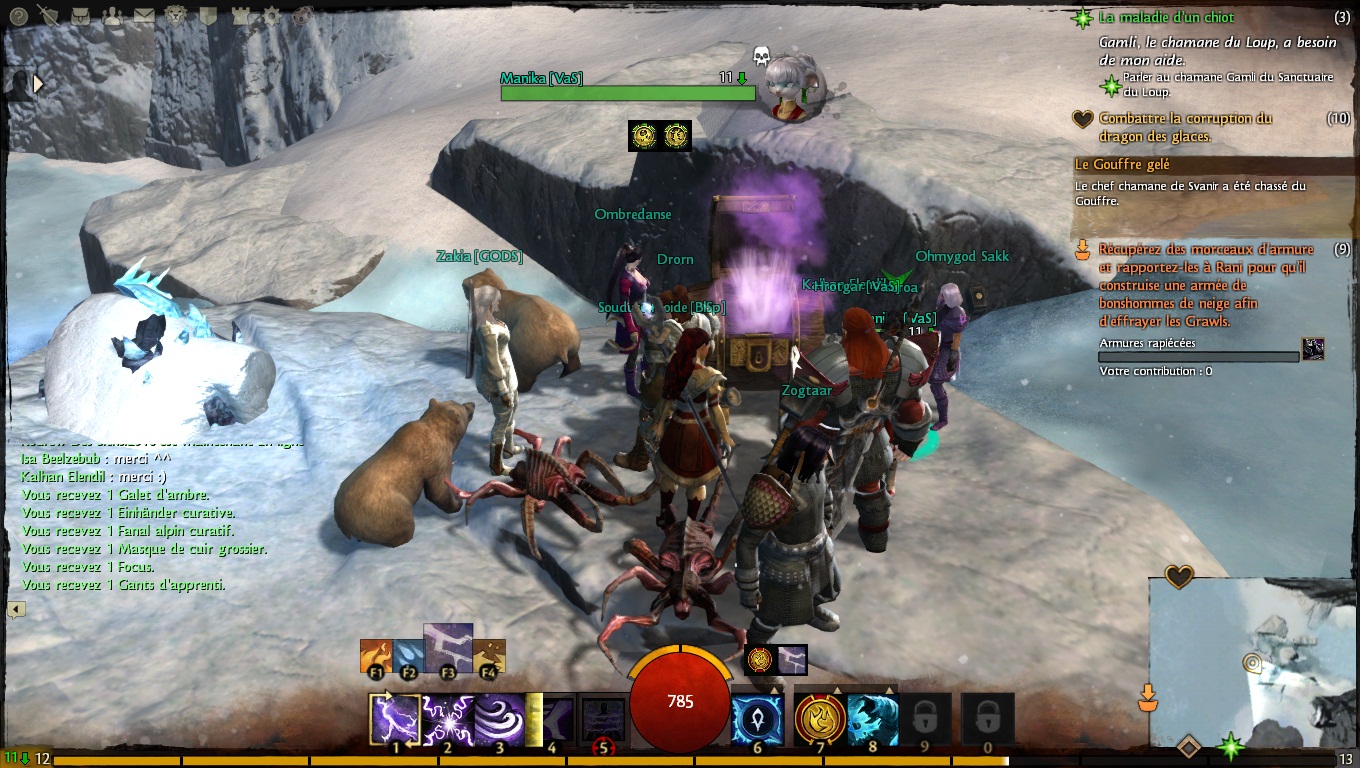This screenshot has width=1360, height=768.
Task: Select the La maladie d'un chiot story objective
Action: pyautogui.click(x=1166, y=18)
